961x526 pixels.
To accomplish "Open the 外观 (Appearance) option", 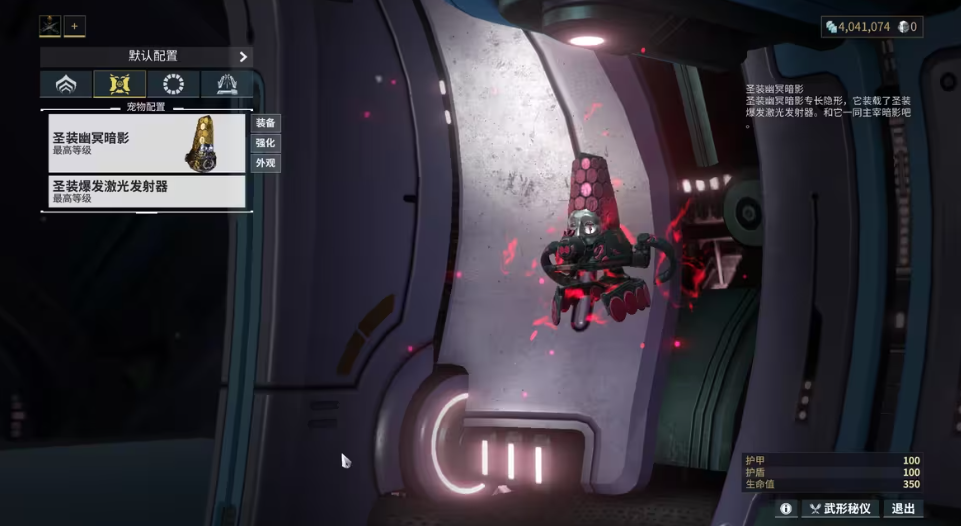I will tap(265, 163).
